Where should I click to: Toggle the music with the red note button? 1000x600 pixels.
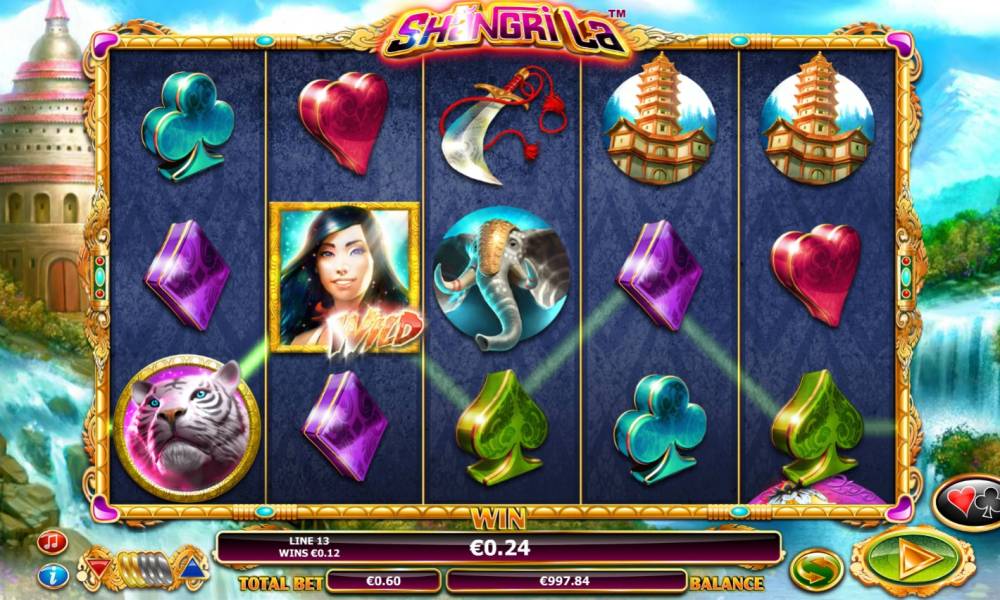[52, 542]
